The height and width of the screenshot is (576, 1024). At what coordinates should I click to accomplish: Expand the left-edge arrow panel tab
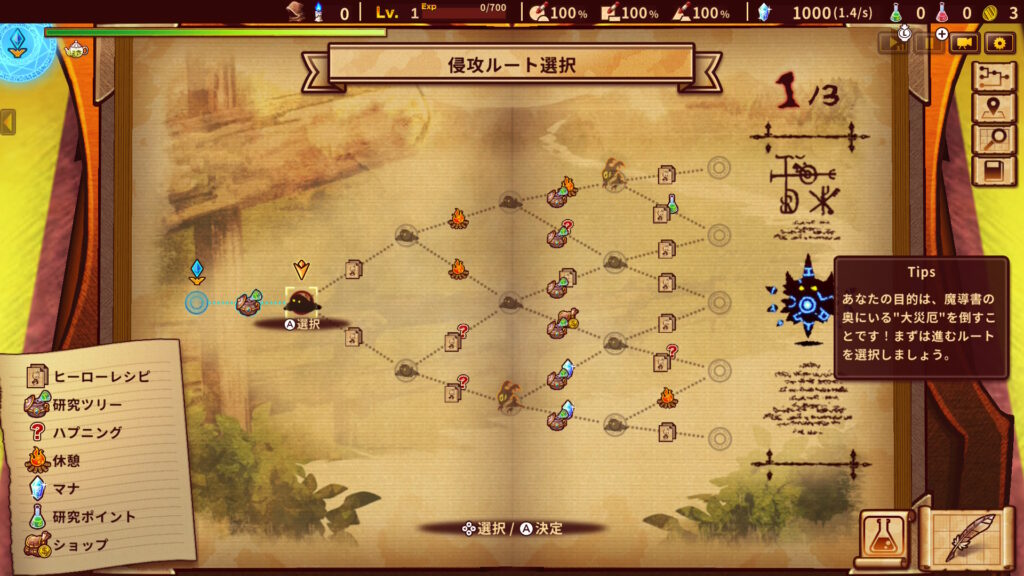(x=8, y=122)
